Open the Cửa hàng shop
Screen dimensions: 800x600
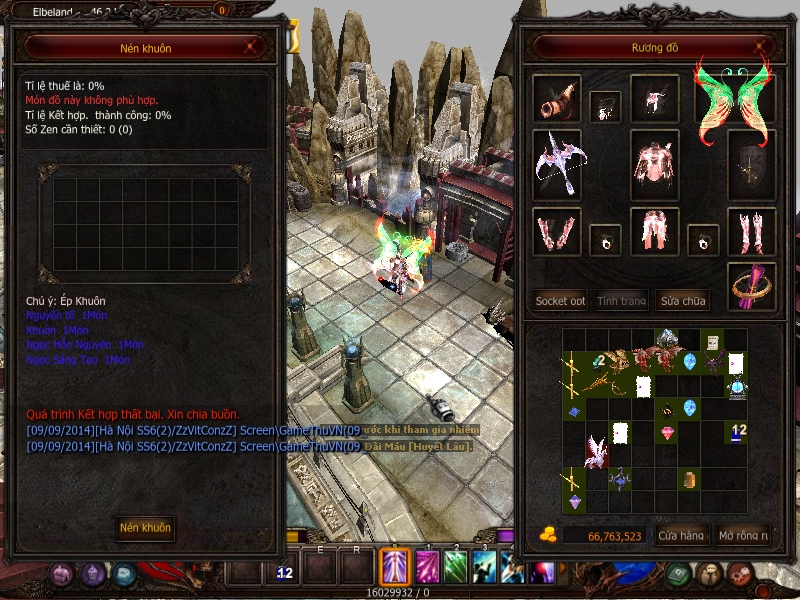coord(680,536)
